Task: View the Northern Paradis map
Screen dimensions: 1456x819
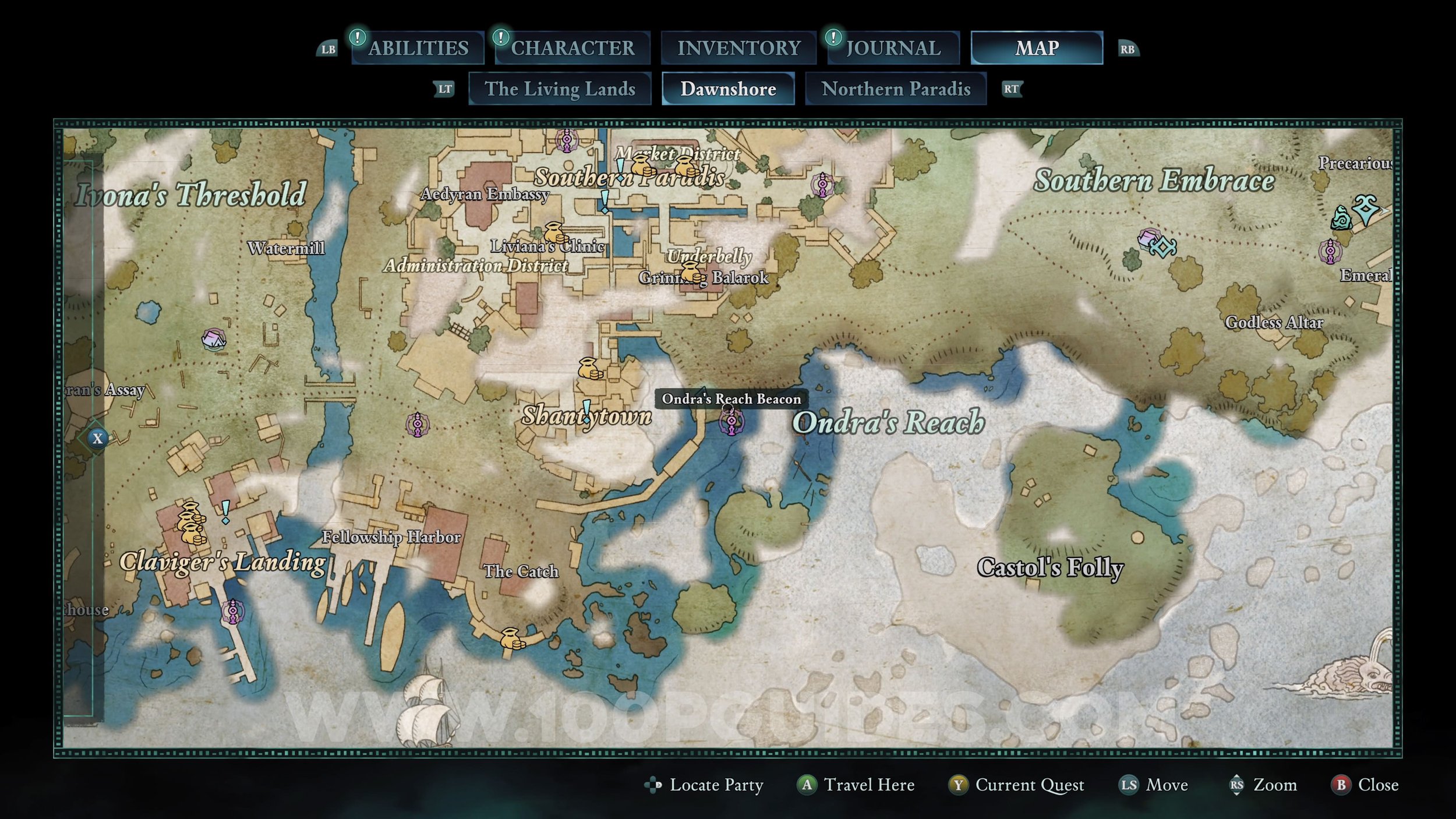Action: 896,89
